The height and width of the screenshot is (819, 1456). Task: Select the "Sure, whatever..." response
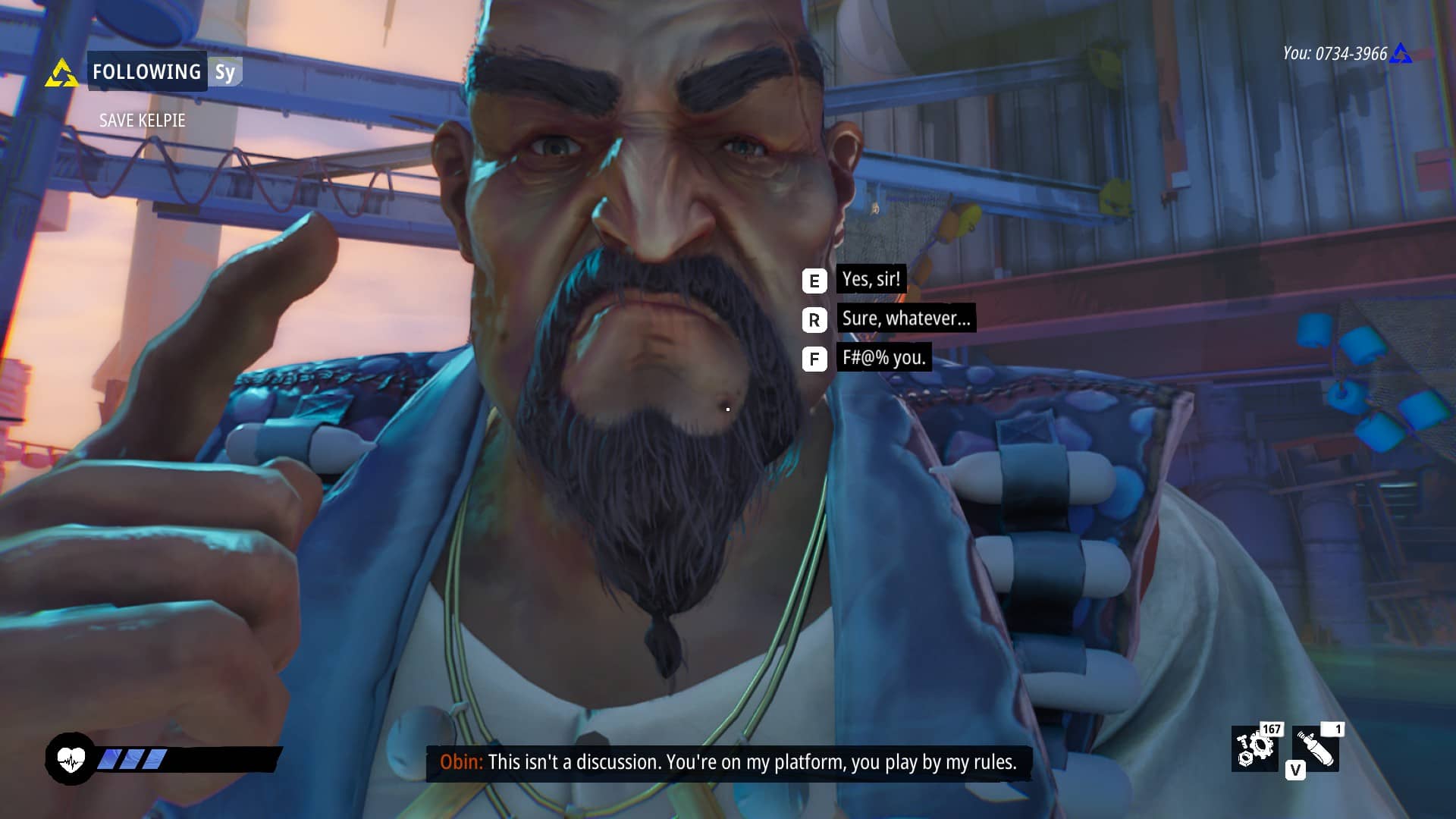click(905, 318)
